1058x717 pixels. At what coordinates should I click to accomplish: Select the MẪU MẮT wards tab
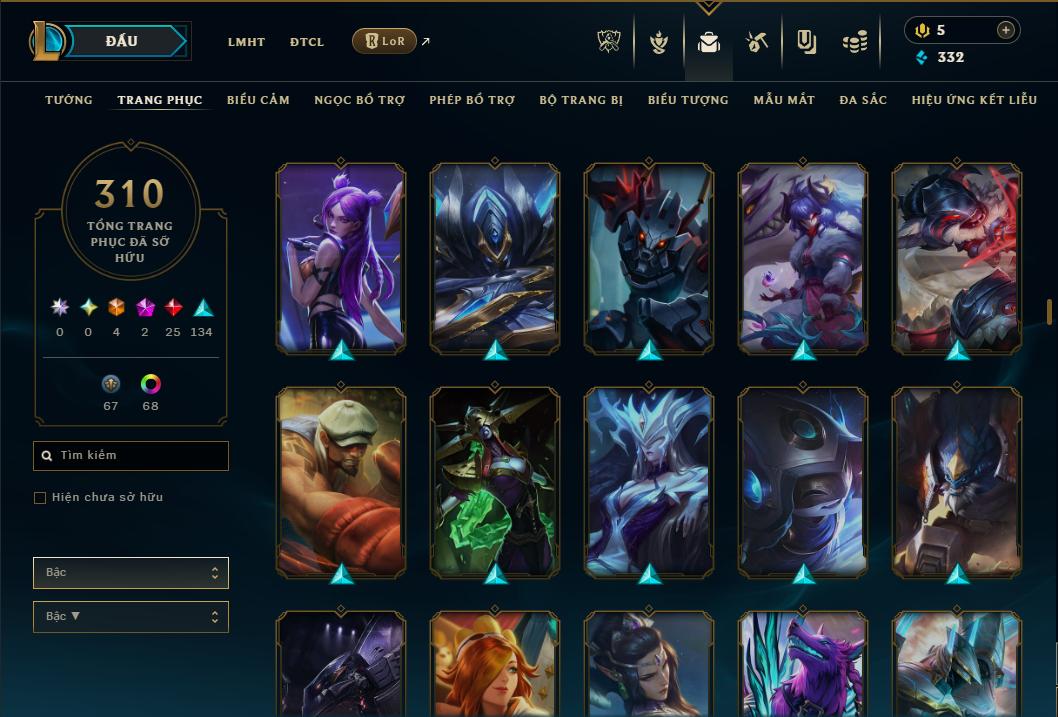(x=784, y=100)
